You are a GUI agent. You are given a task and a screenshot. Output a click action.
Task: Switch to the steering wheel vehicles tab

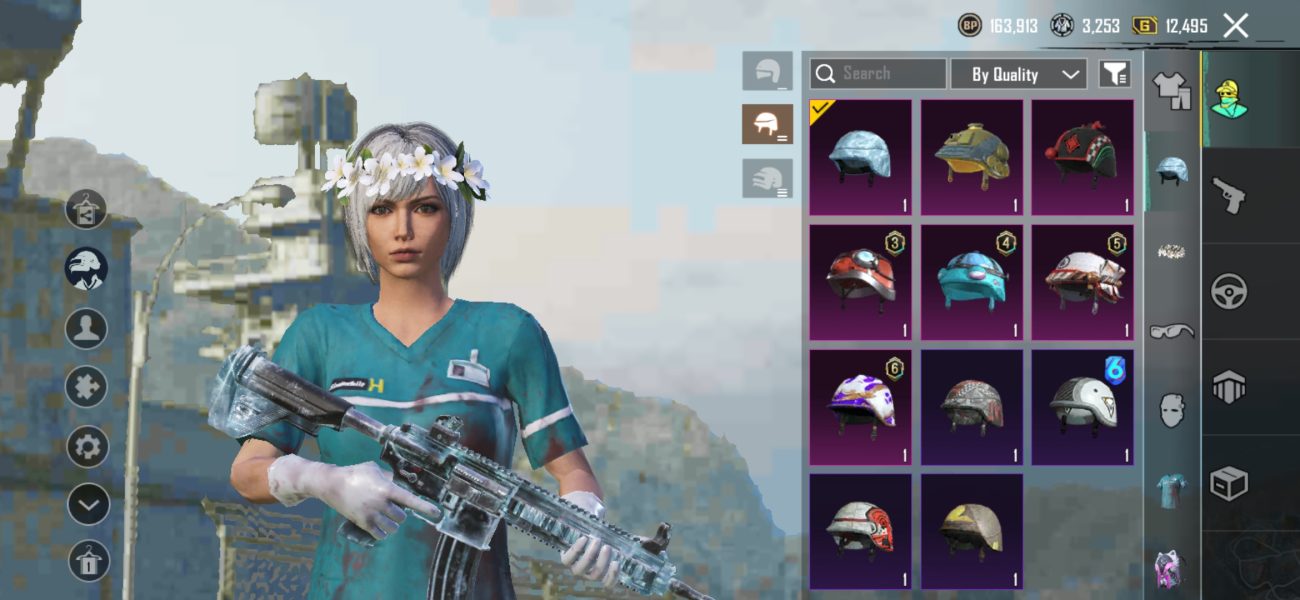click(x=1228, y=292)
